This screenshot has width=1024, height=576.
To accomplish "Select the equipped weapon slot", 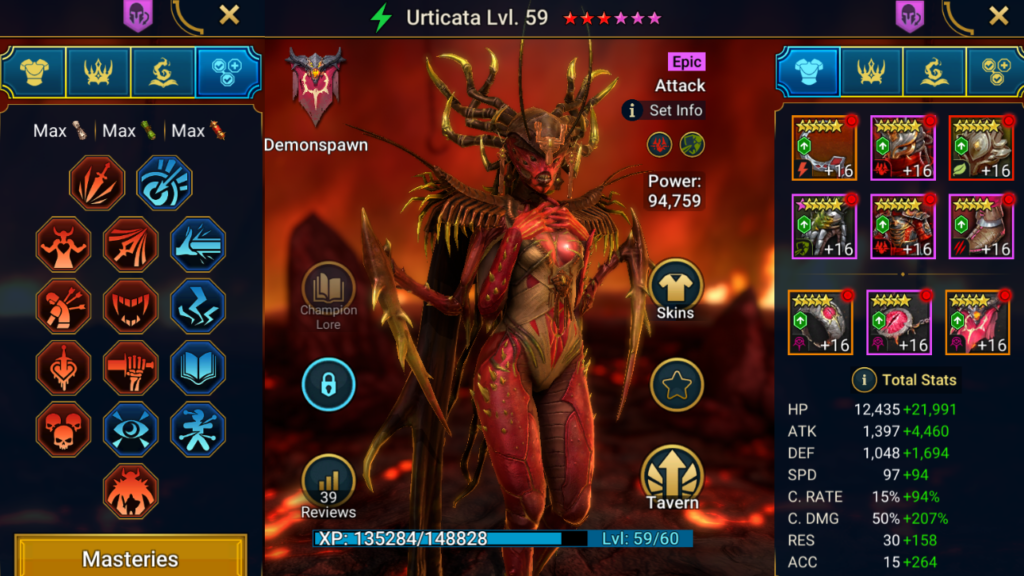I will click(825, 148).
